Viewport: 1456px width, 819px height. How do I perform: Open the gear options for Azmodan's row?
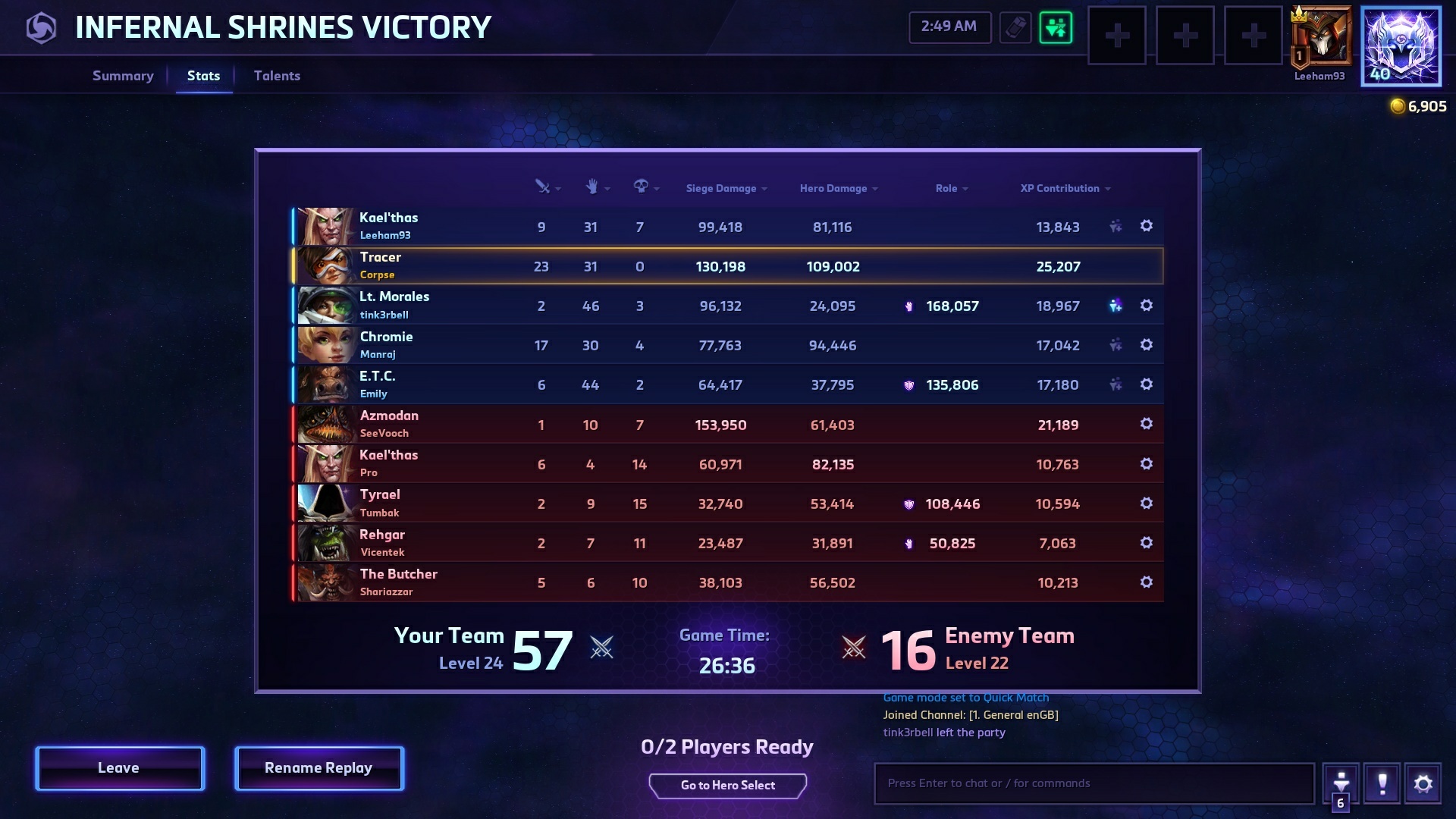[1146, 424]
